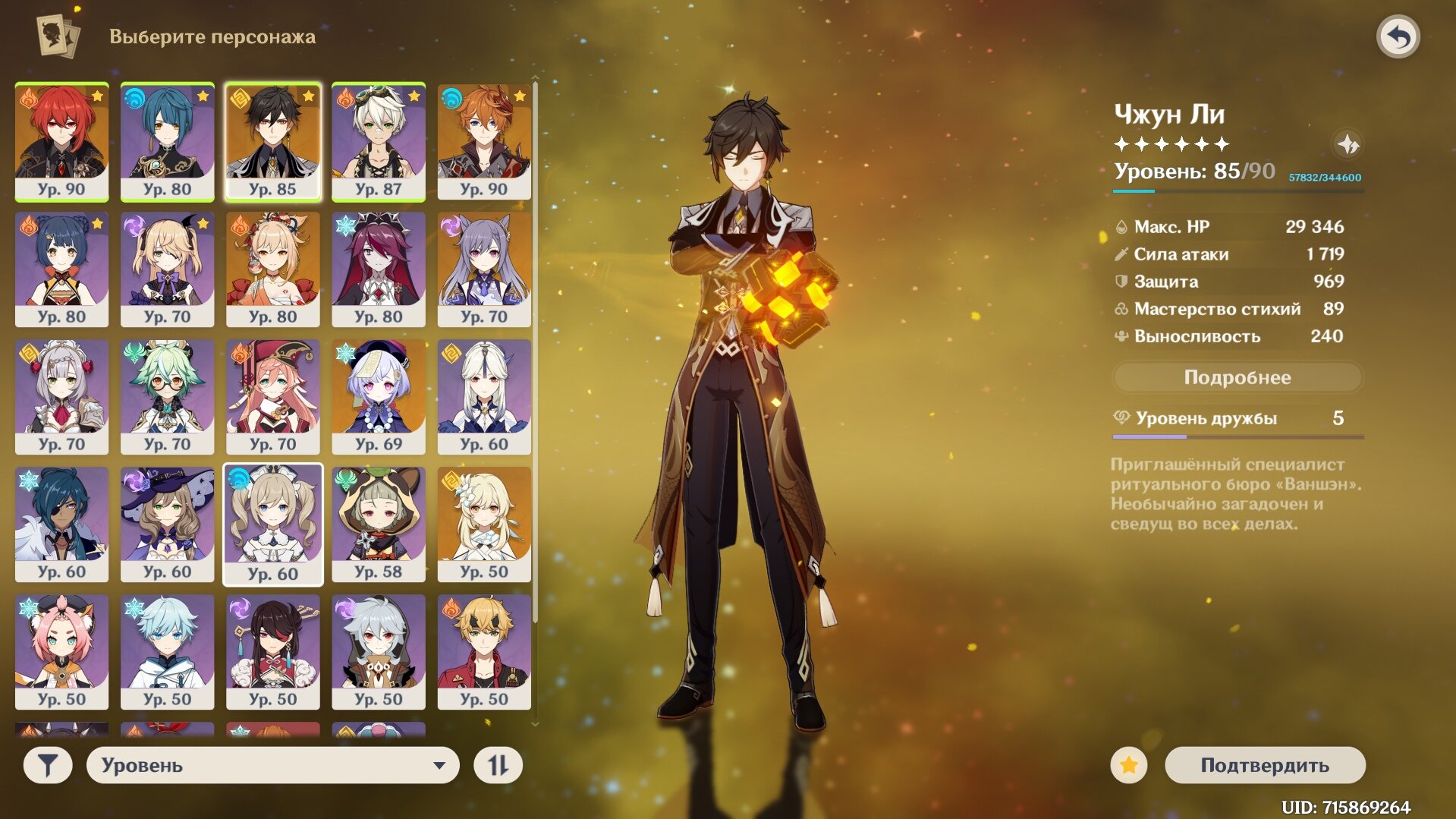Viewport: 1456px width, 819px height.
Task: Open the Уровень sort dropdown
Action: pyautogui.click(x=272, y=765)
